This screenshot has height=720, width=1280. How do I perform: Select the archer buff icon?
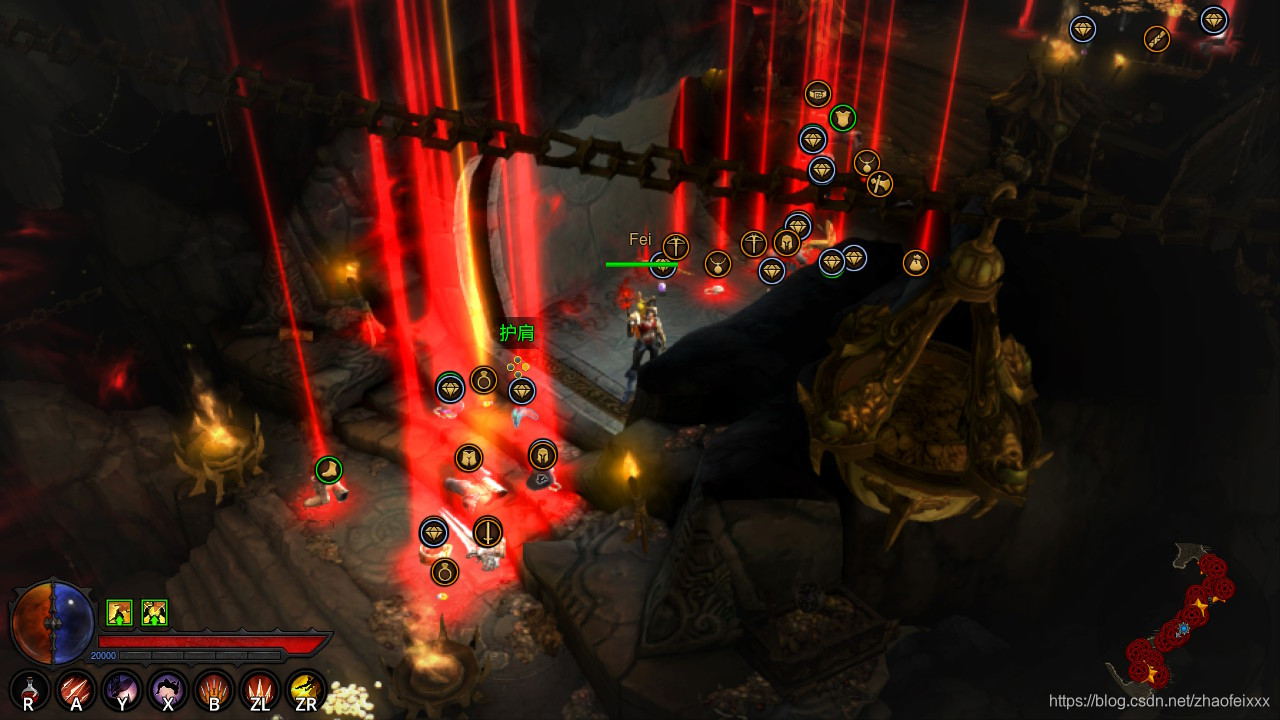coord(120,612)
